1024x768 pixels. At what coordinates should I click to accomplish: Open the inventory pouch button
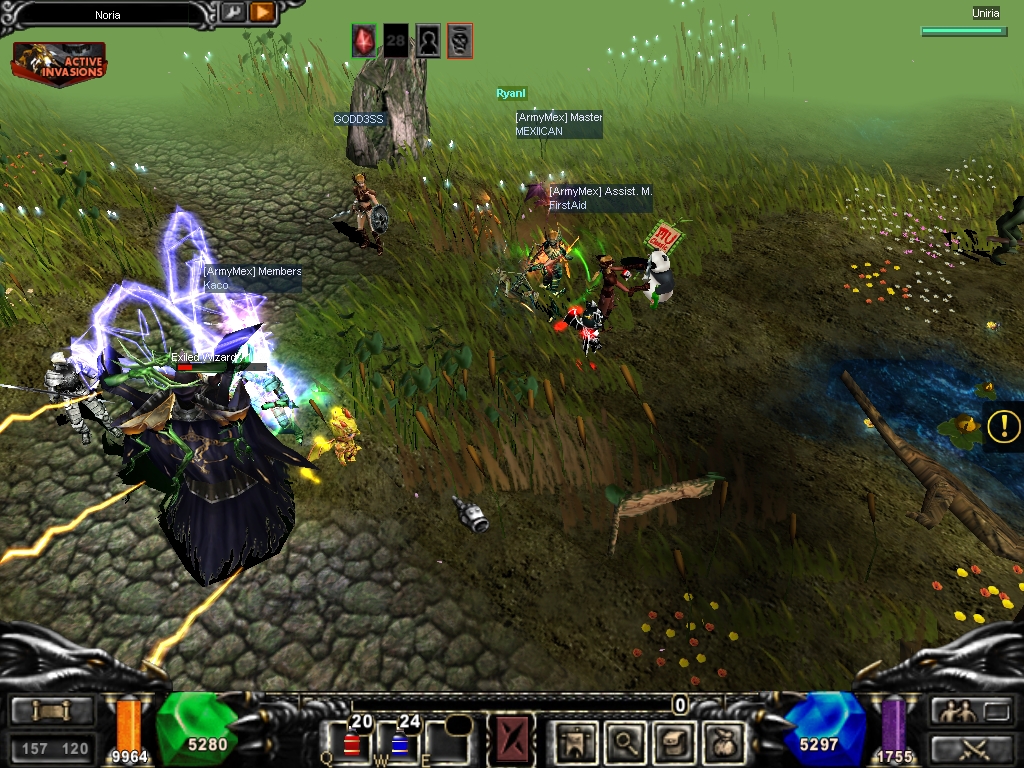click(x=673, y=741)
